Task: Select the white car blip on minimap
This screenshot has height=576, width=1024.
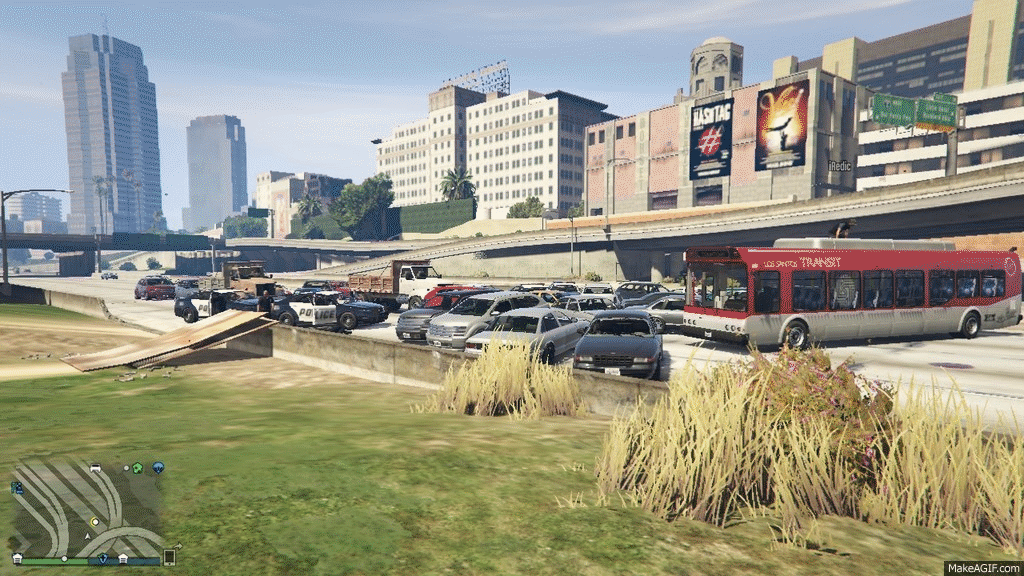Action: 95,467
